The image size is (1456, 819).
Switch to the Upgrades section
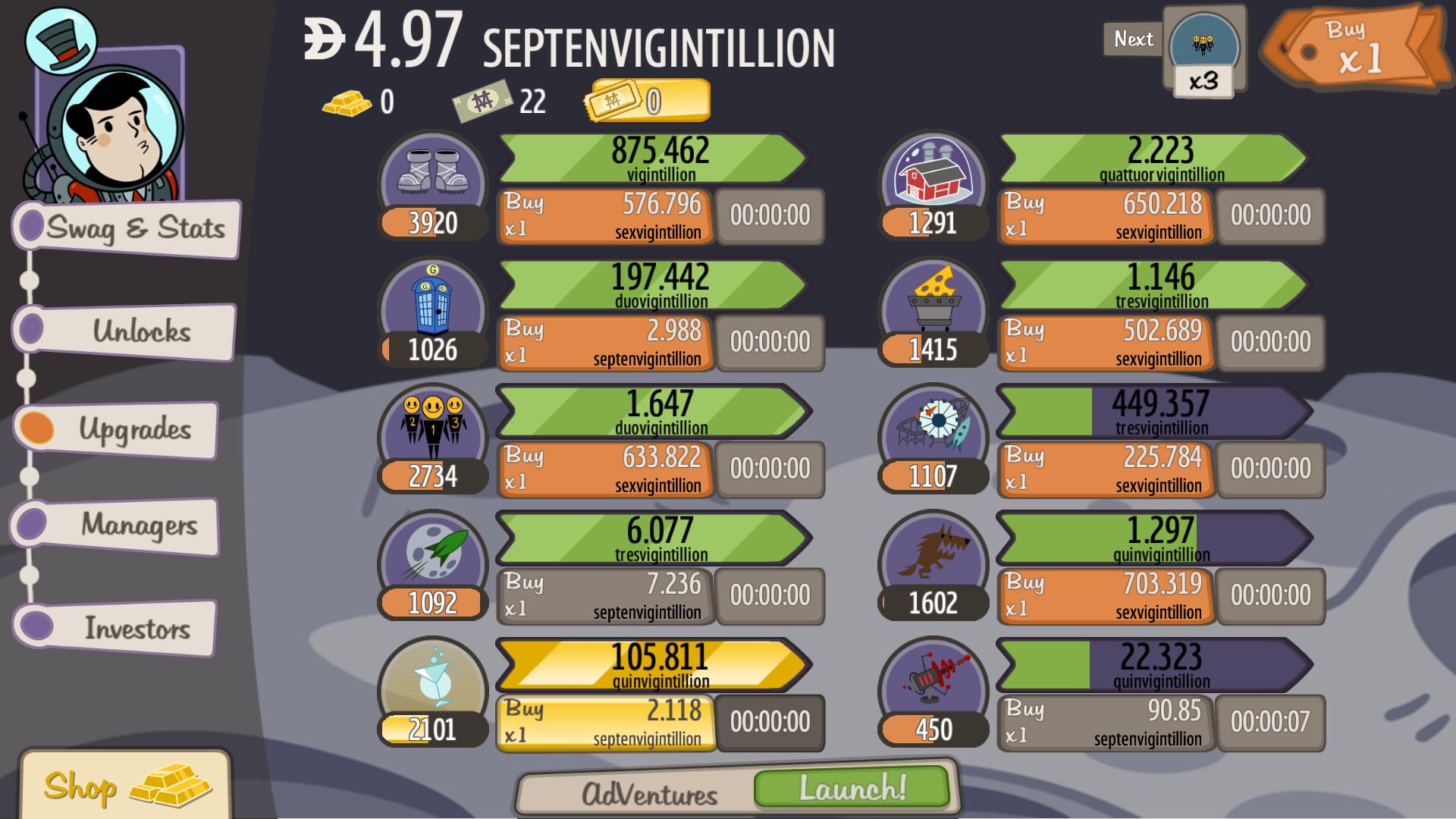tap(121, 429)
